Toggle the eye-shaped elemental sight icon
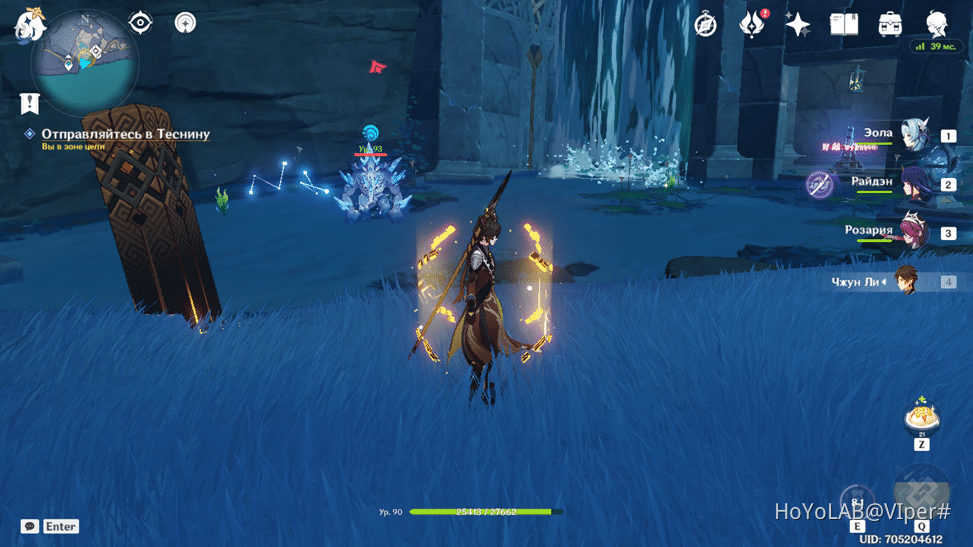This screenshot has height=547, width=973. coord(141,23)
